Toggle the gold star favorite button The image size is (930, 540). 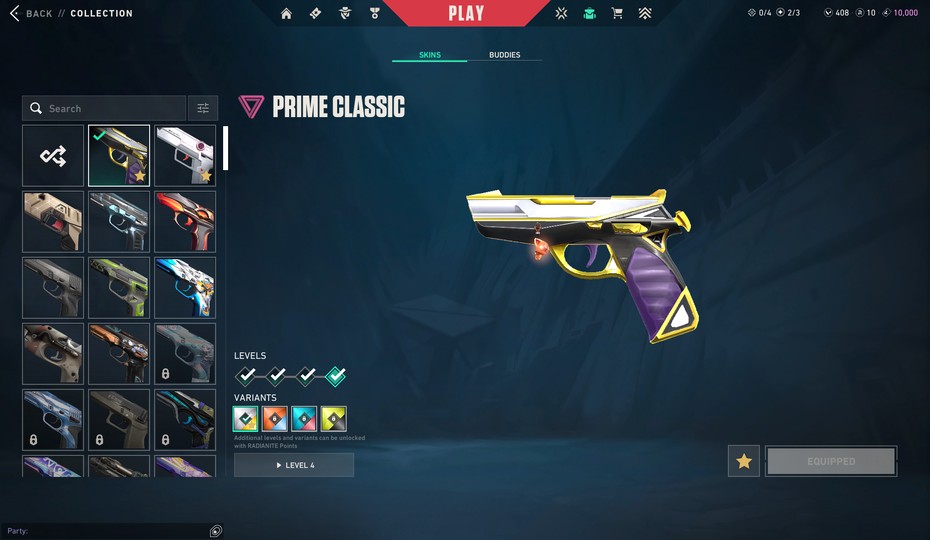pos(743,461)
